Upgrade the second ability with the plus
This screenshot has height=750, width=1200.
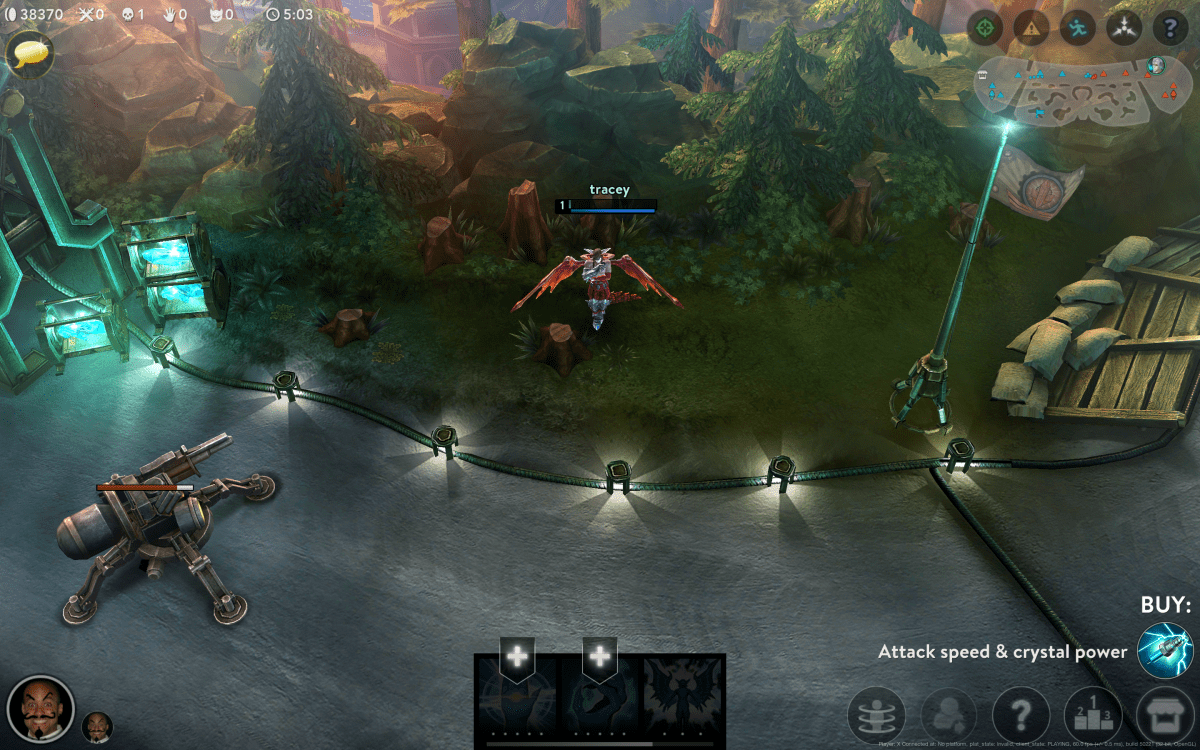[x=599, y=657]
